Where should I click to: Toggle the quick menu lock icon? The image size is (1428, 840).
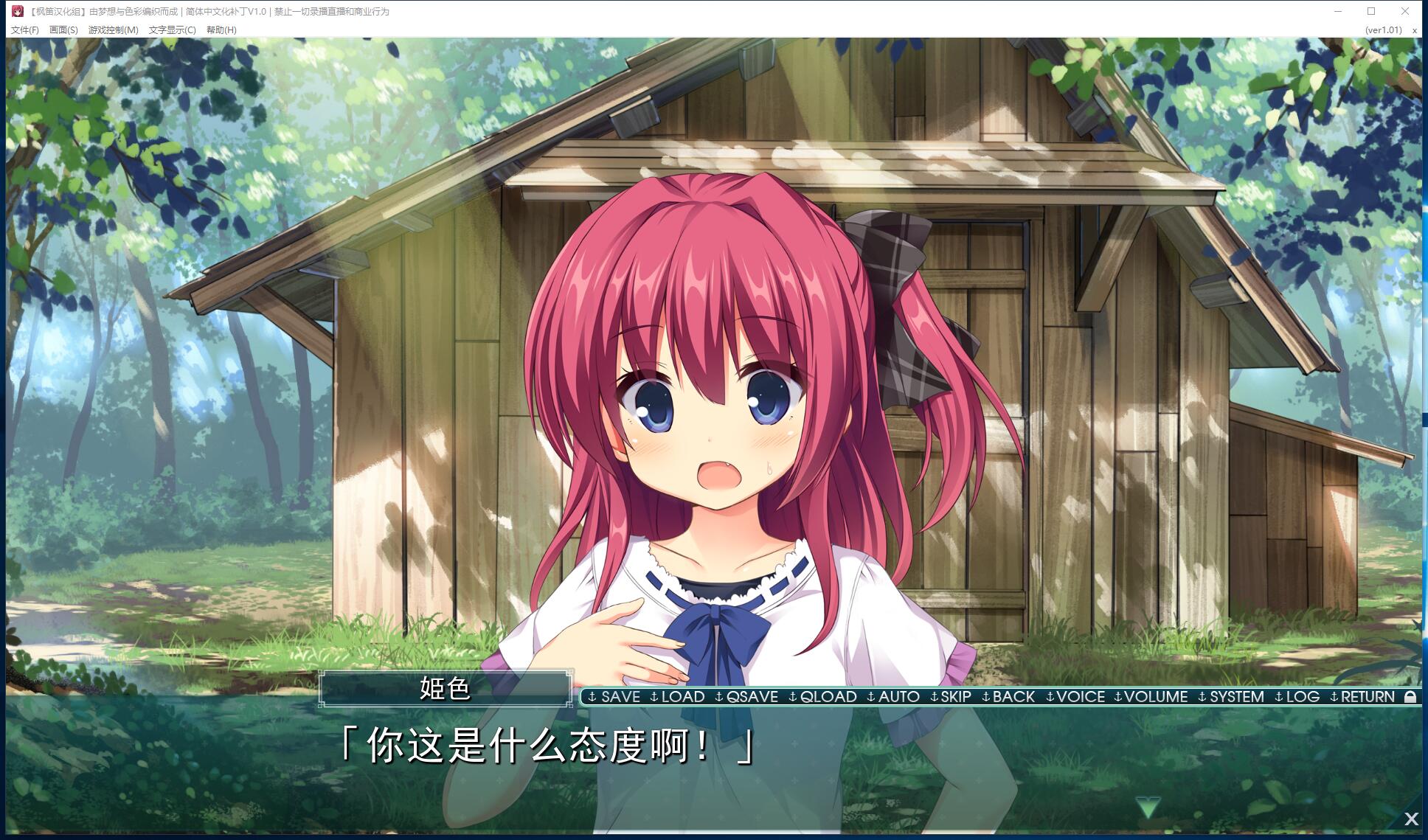pos(1410,697)
